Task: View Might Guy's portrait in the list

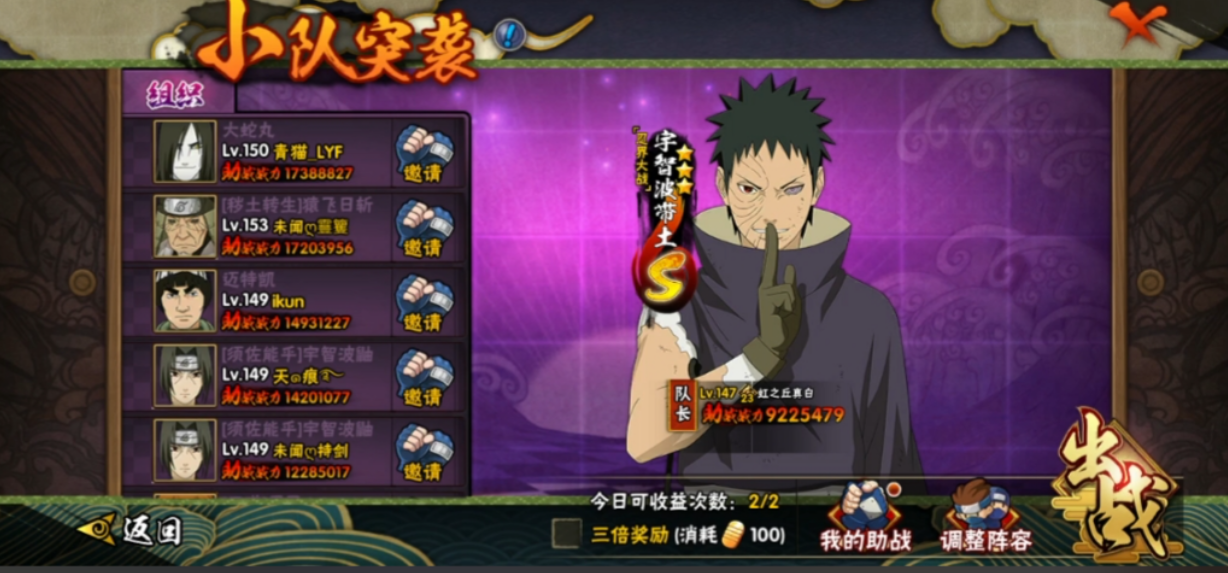Action: (185, 301)
